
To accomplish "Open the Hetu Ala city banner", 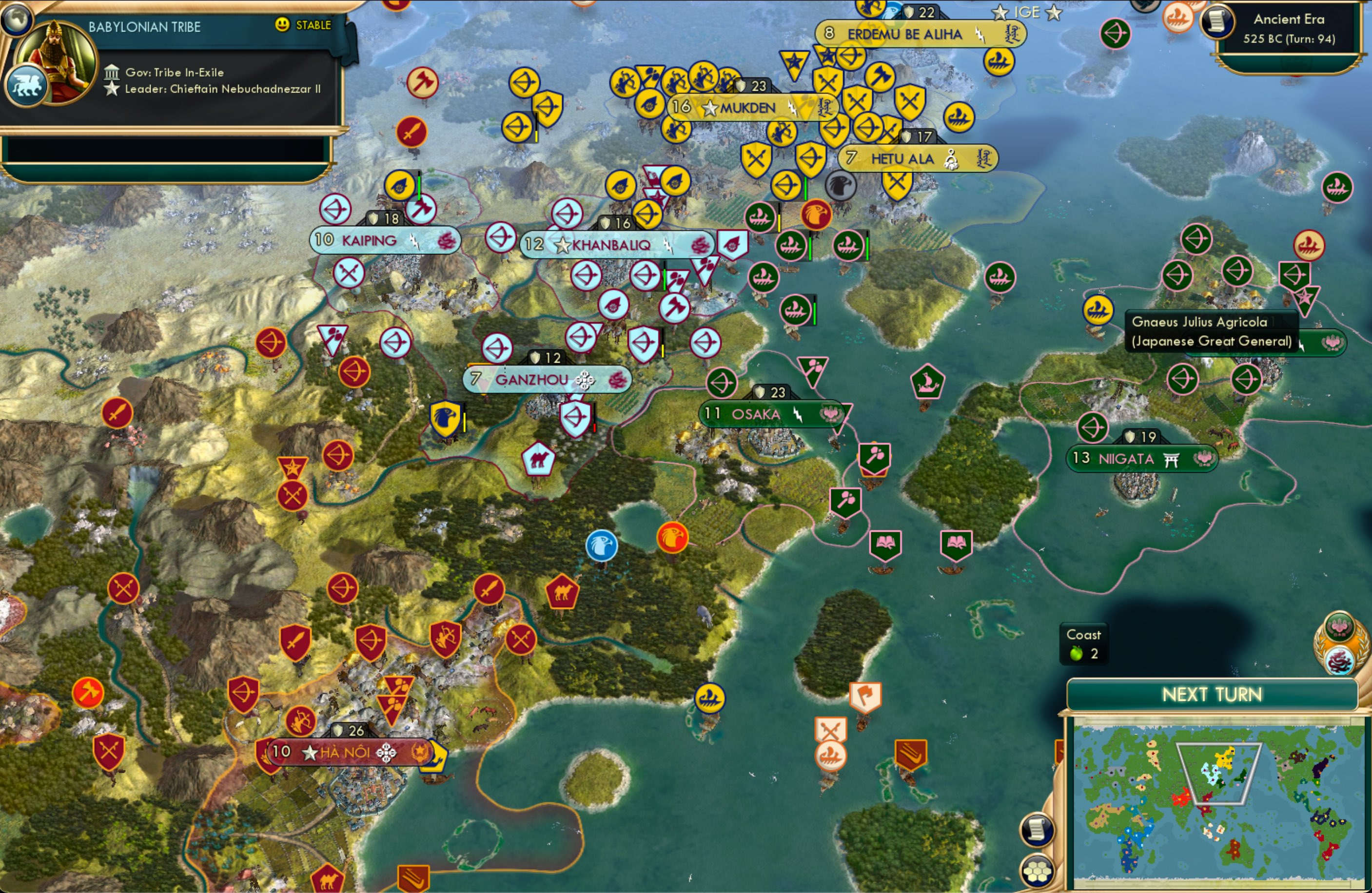I will pyautogui.click(x=918, y=158).
